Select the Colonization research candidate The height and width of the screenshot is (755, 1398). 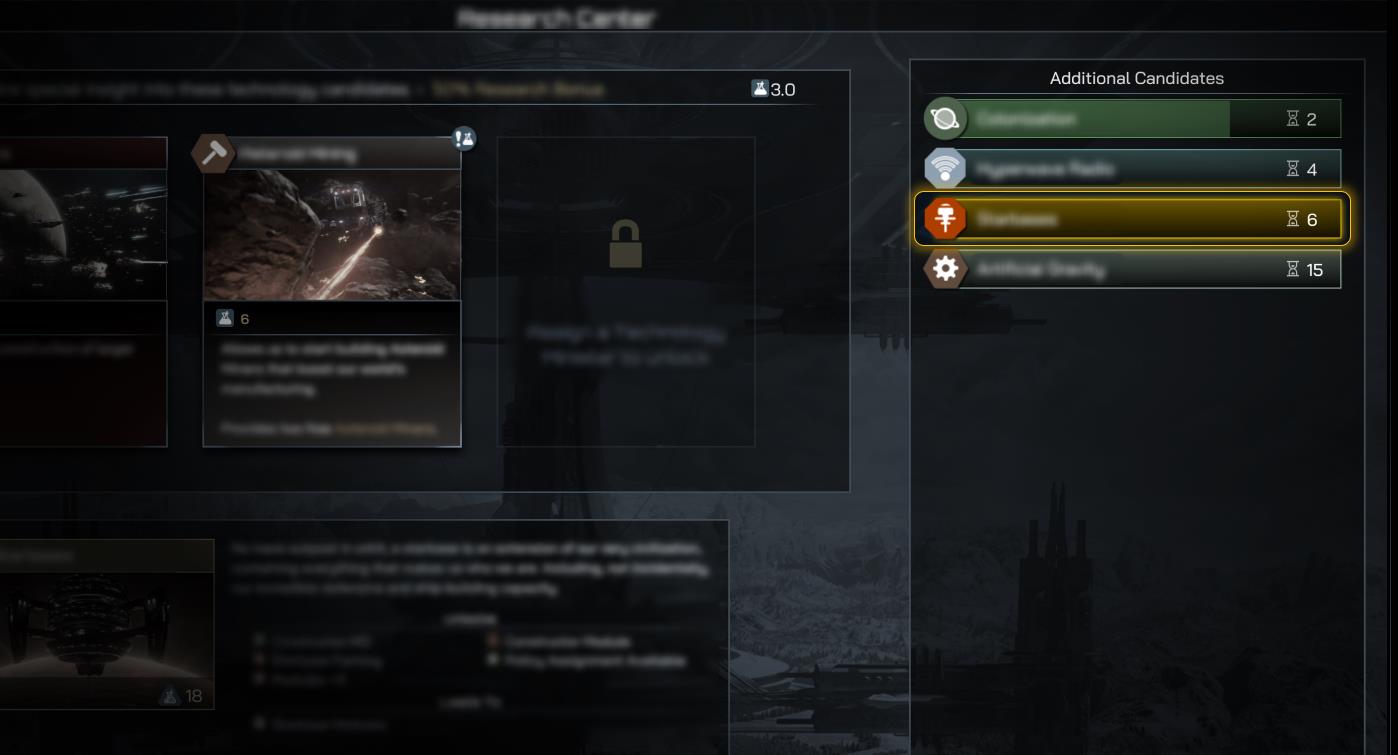[x=1132, y=119]
